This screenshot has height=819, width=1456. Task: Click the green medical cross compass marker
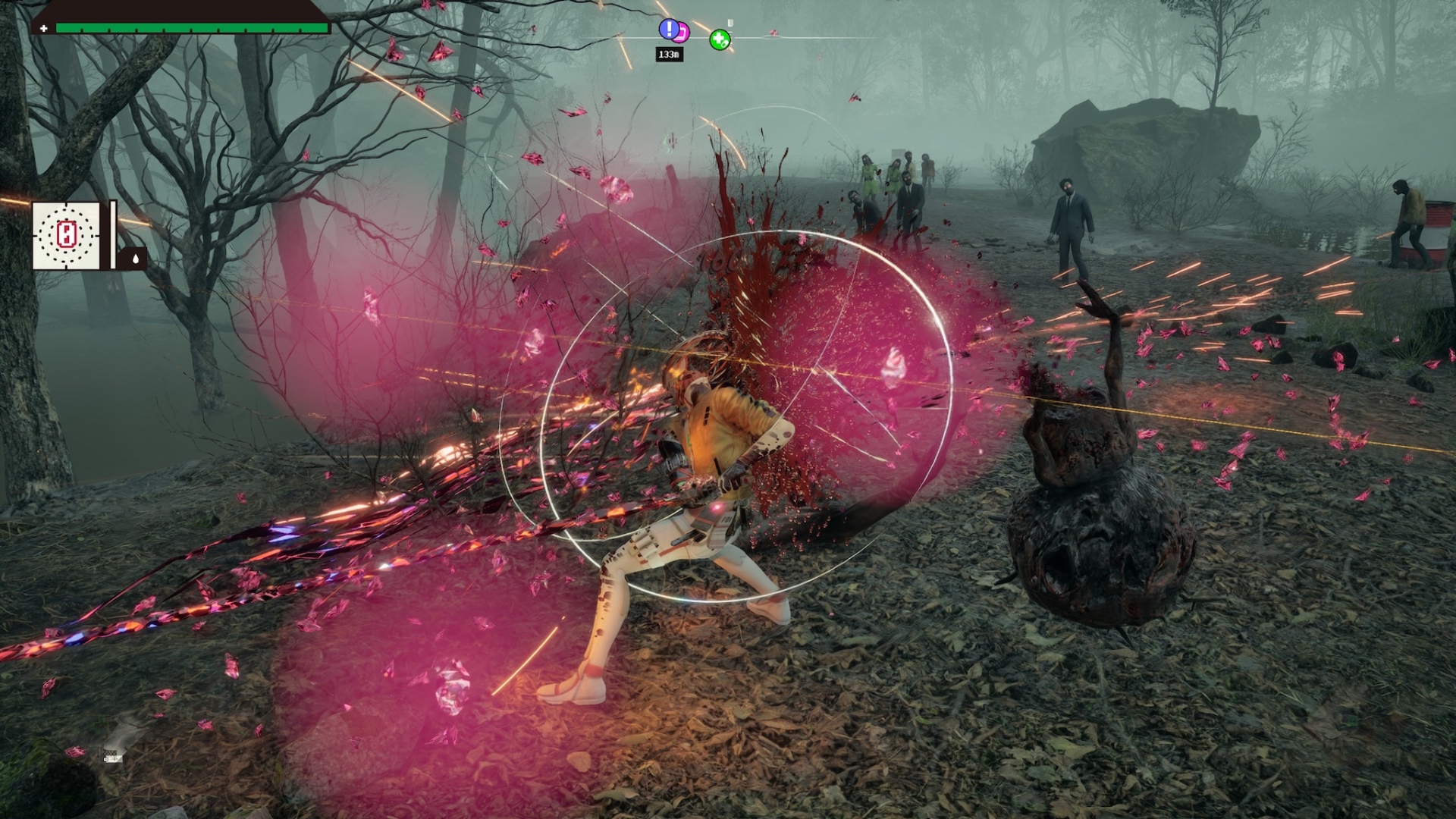point(720,39)
